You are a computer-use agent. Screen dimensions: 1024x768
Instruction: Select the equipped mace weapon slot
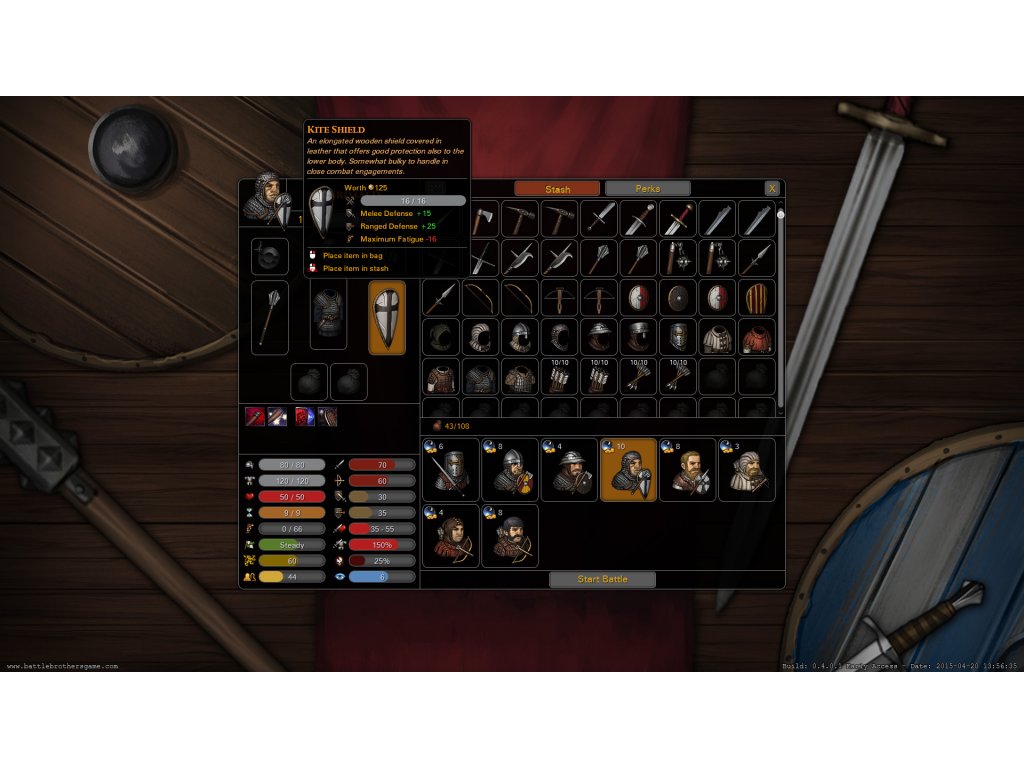coord(270,317)
